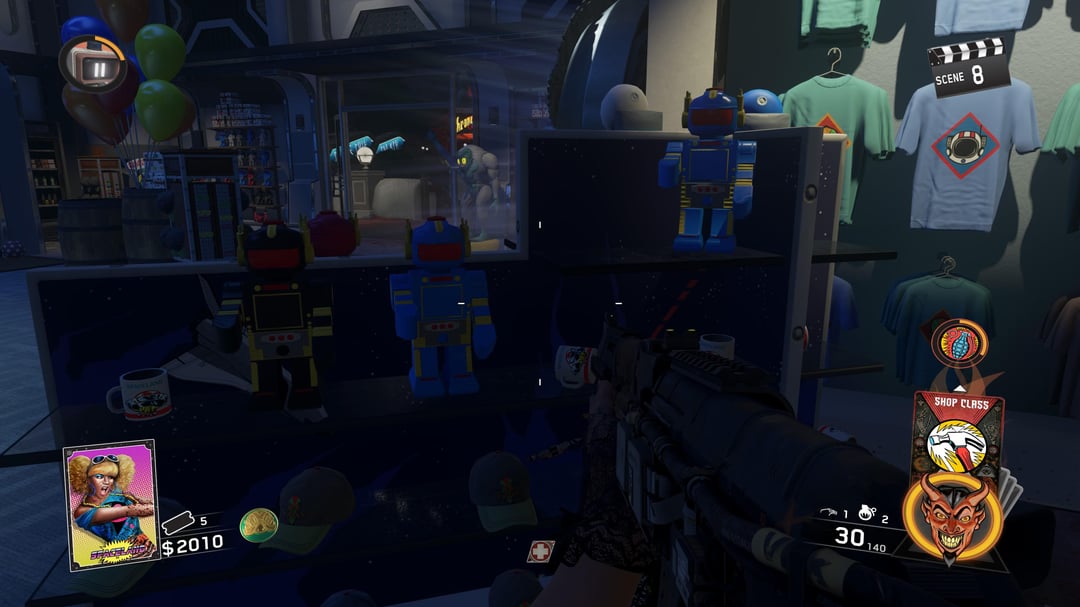The image size is (1080, 607).
Task: Click the green souvenir coin icon
Action: tap(259, 524)
